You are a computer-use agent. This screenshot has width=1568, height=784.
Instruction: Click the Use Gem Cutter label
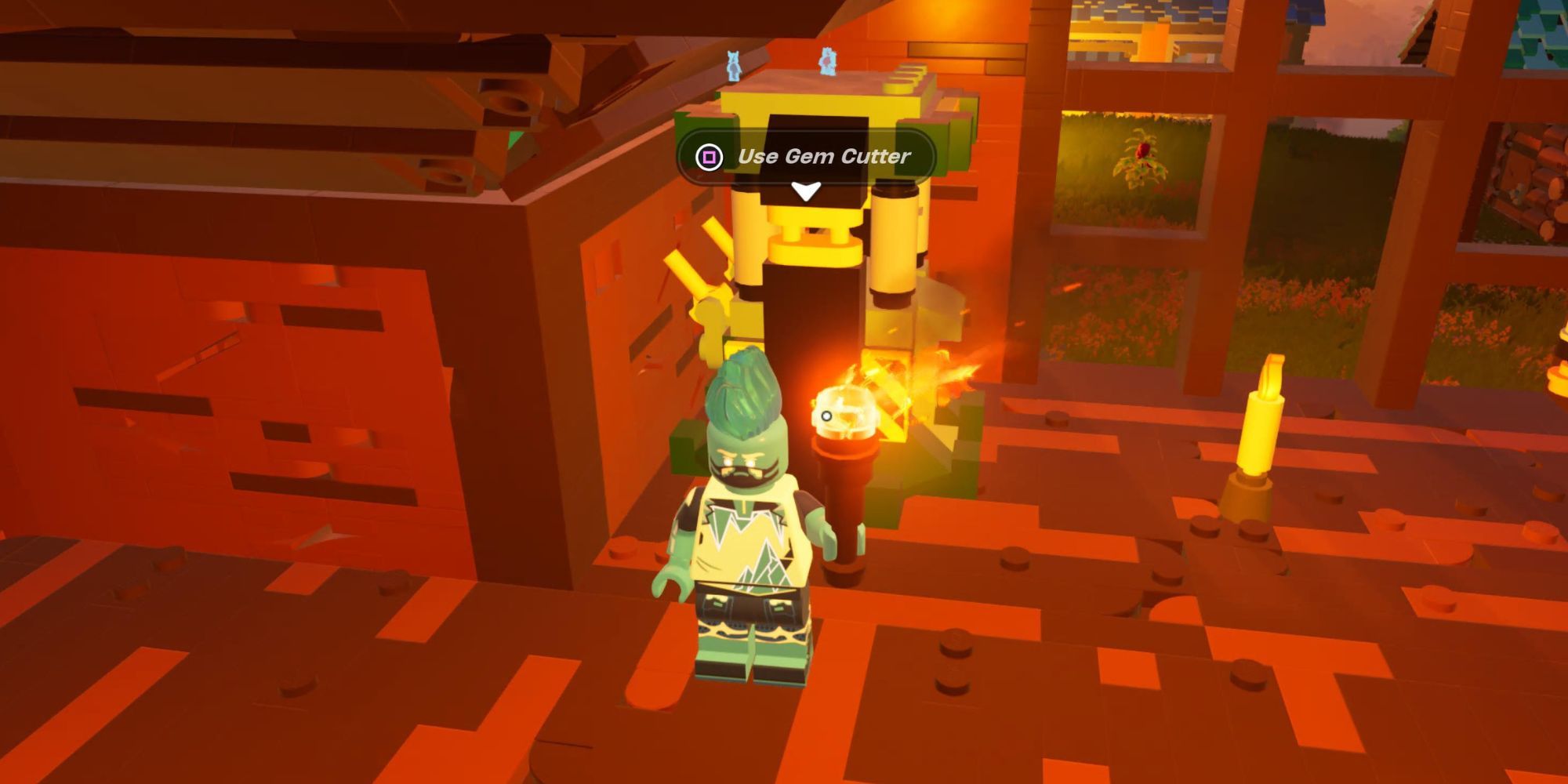coord(822,155)
